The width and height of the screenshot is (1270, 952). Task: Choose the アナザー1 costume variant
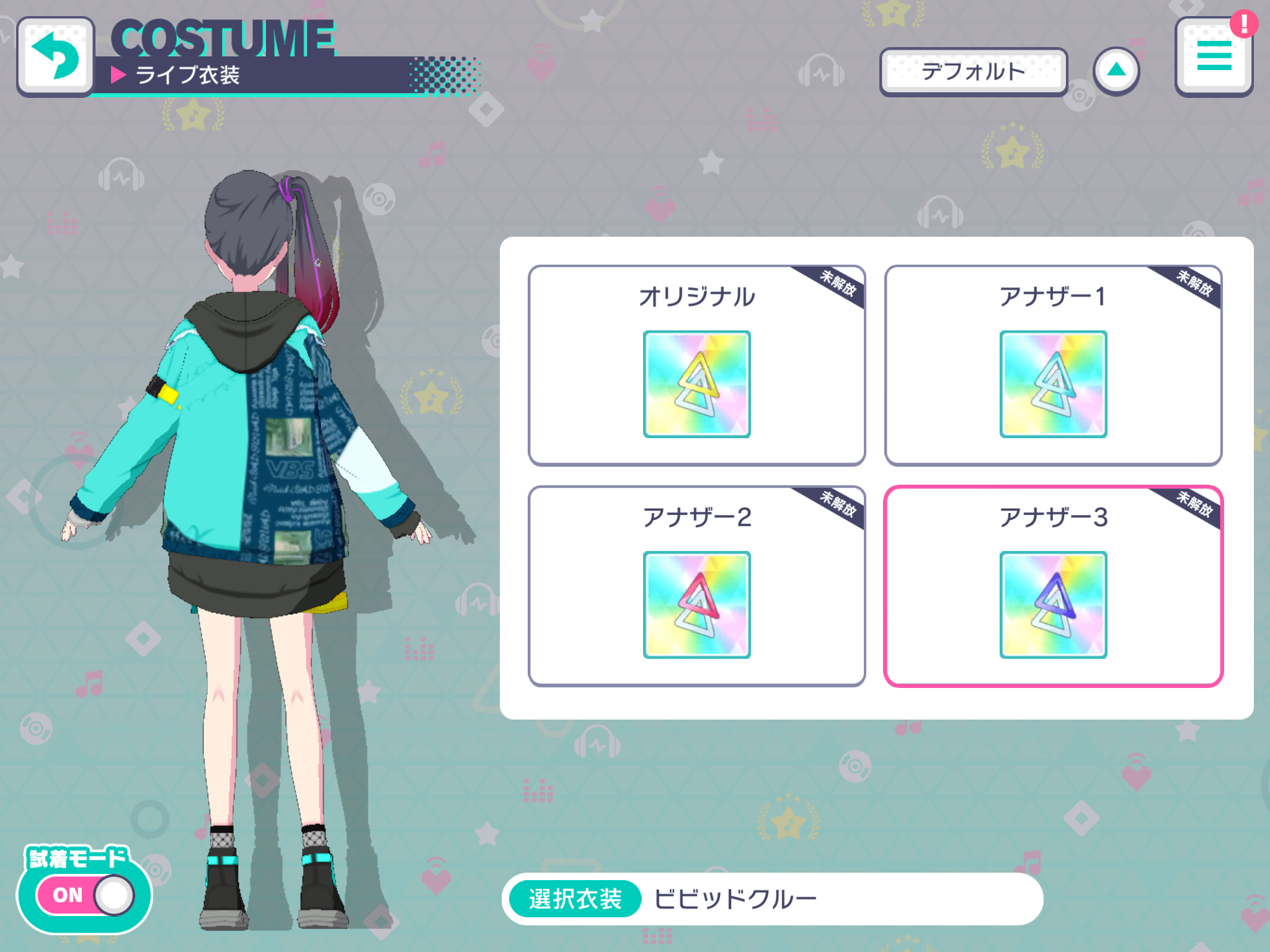(1053, 366)
